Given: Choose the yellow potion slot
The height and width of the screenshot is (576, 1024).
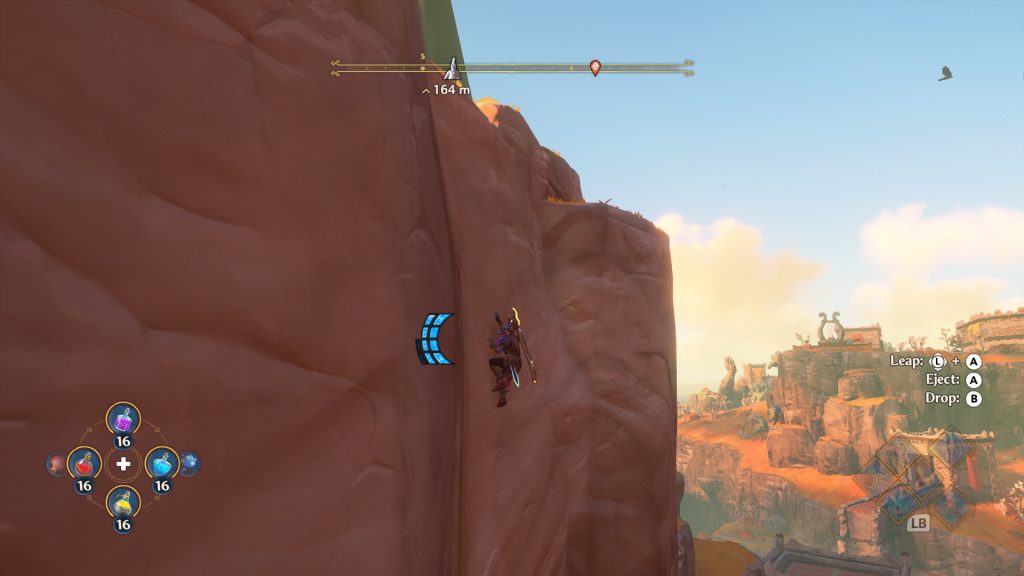Looking at the screenshot, I should coord(123,502).
